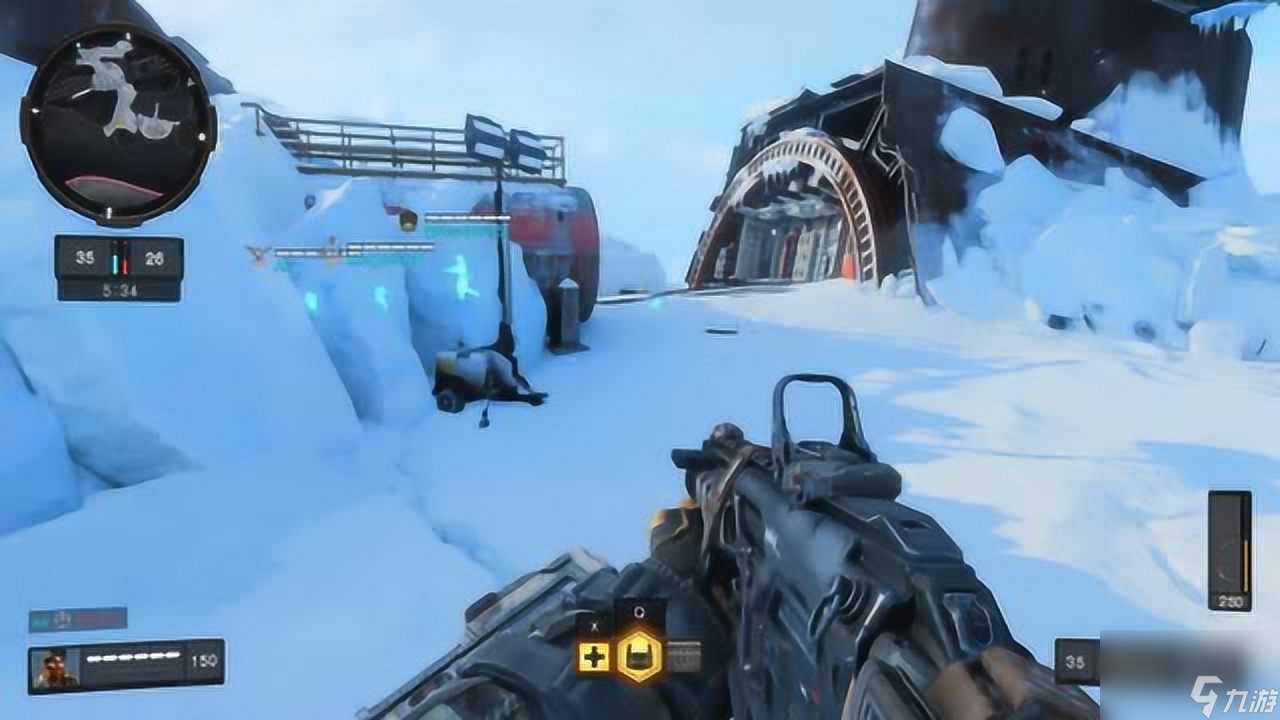Use the yellow plus heal icon
1280x720 pixels.
click(593, 657)
